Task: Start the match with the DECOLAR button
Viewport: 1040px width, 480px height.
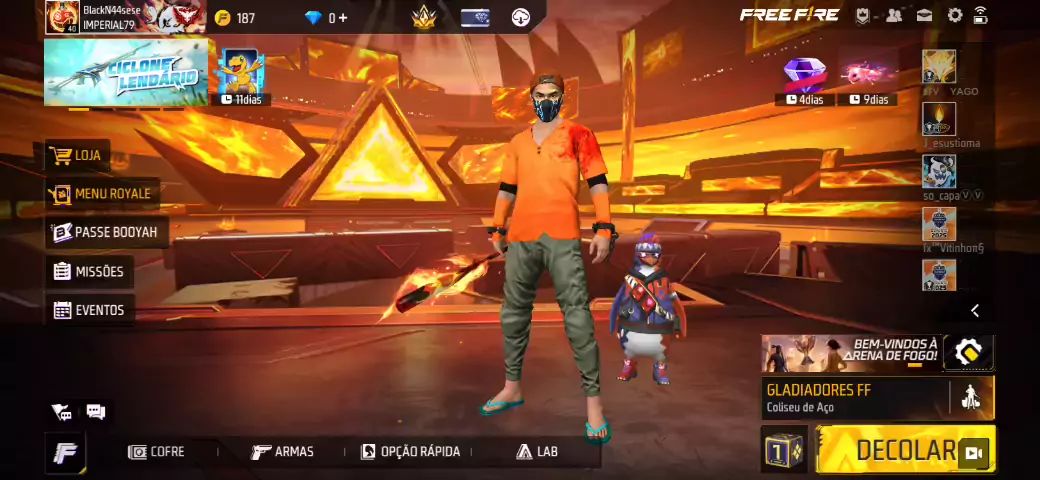Action: click(x=905, y=450)
